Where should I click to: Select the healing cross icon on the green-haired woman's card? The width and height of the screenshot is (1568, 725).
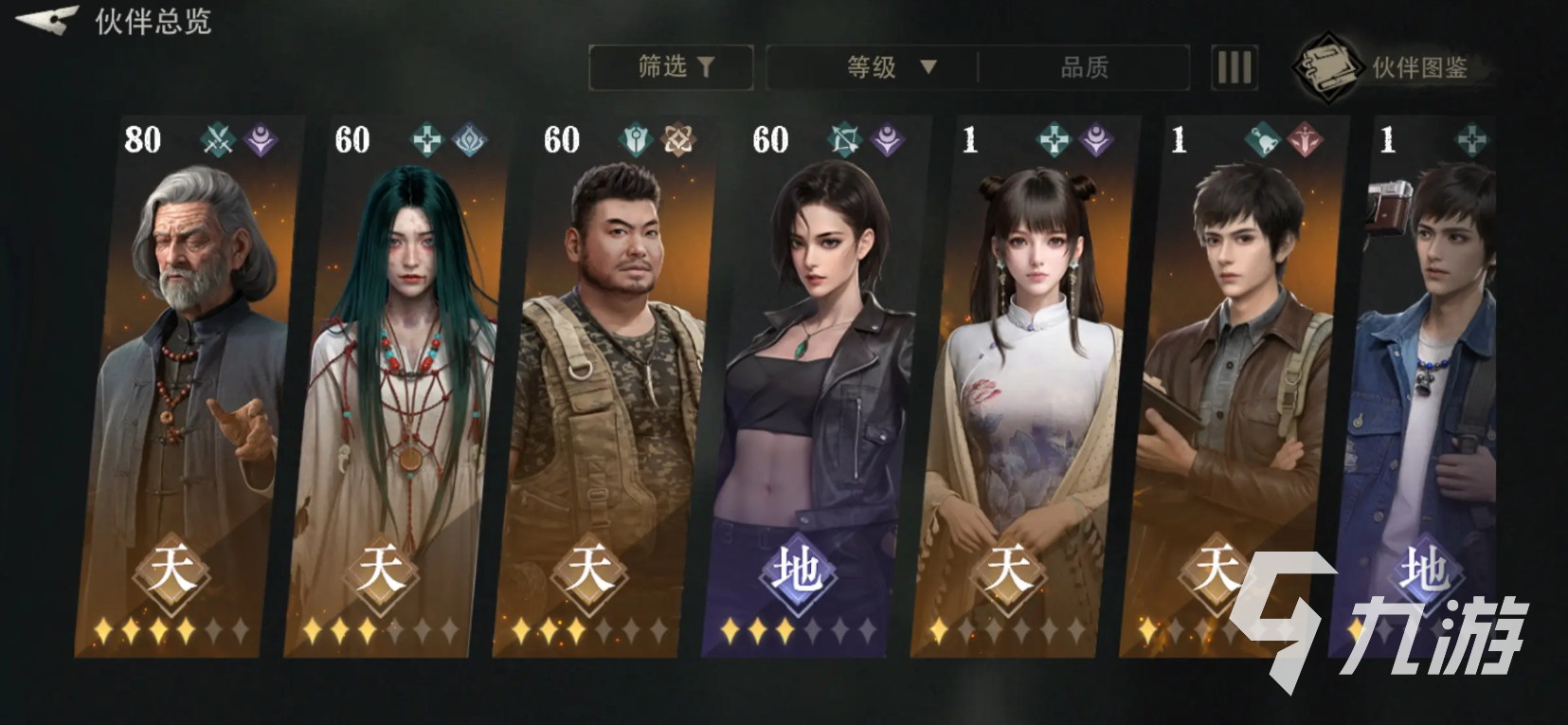click(428, 140)
